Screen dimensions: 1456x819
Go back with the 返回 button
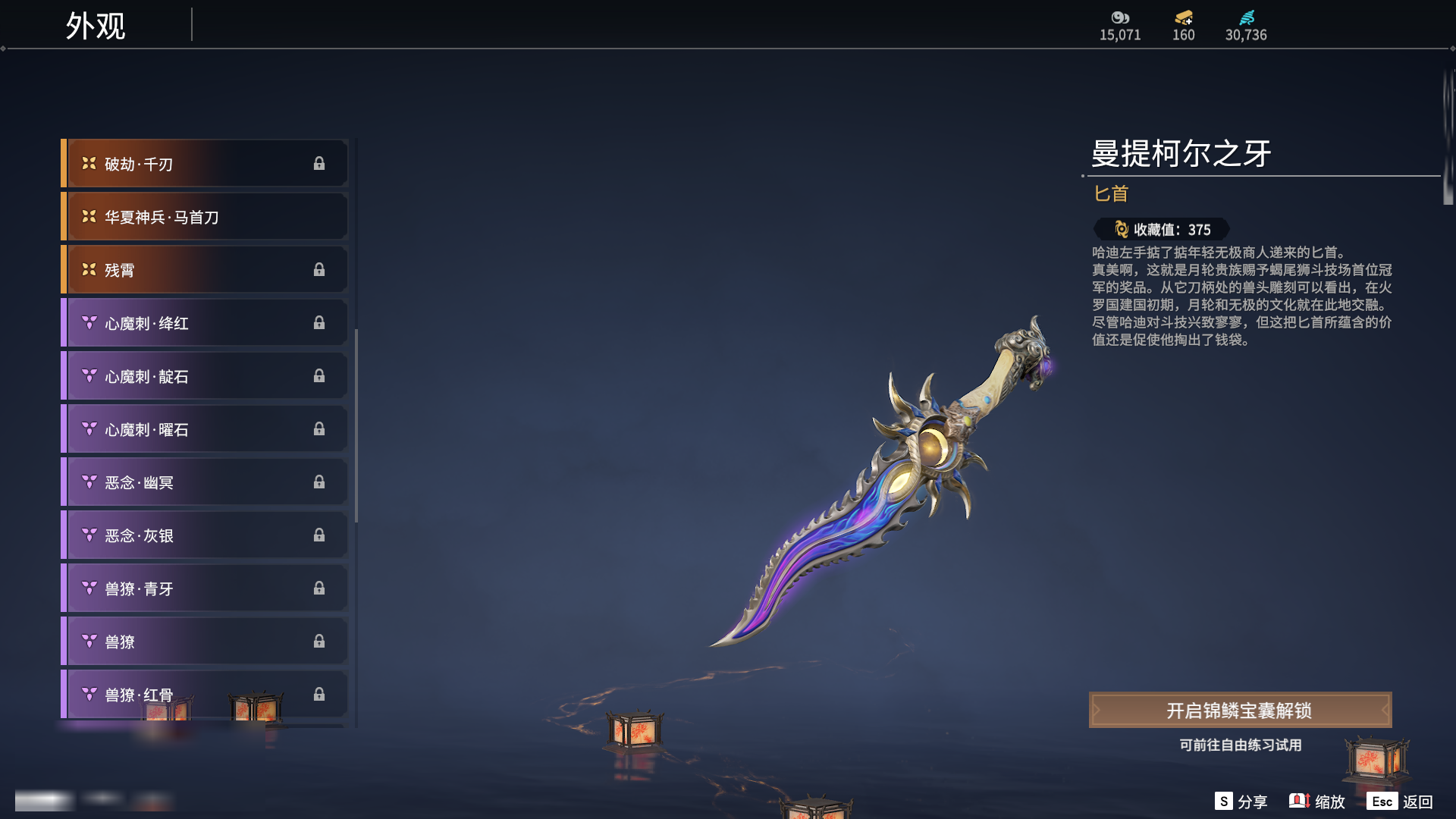coord(1400,802)
